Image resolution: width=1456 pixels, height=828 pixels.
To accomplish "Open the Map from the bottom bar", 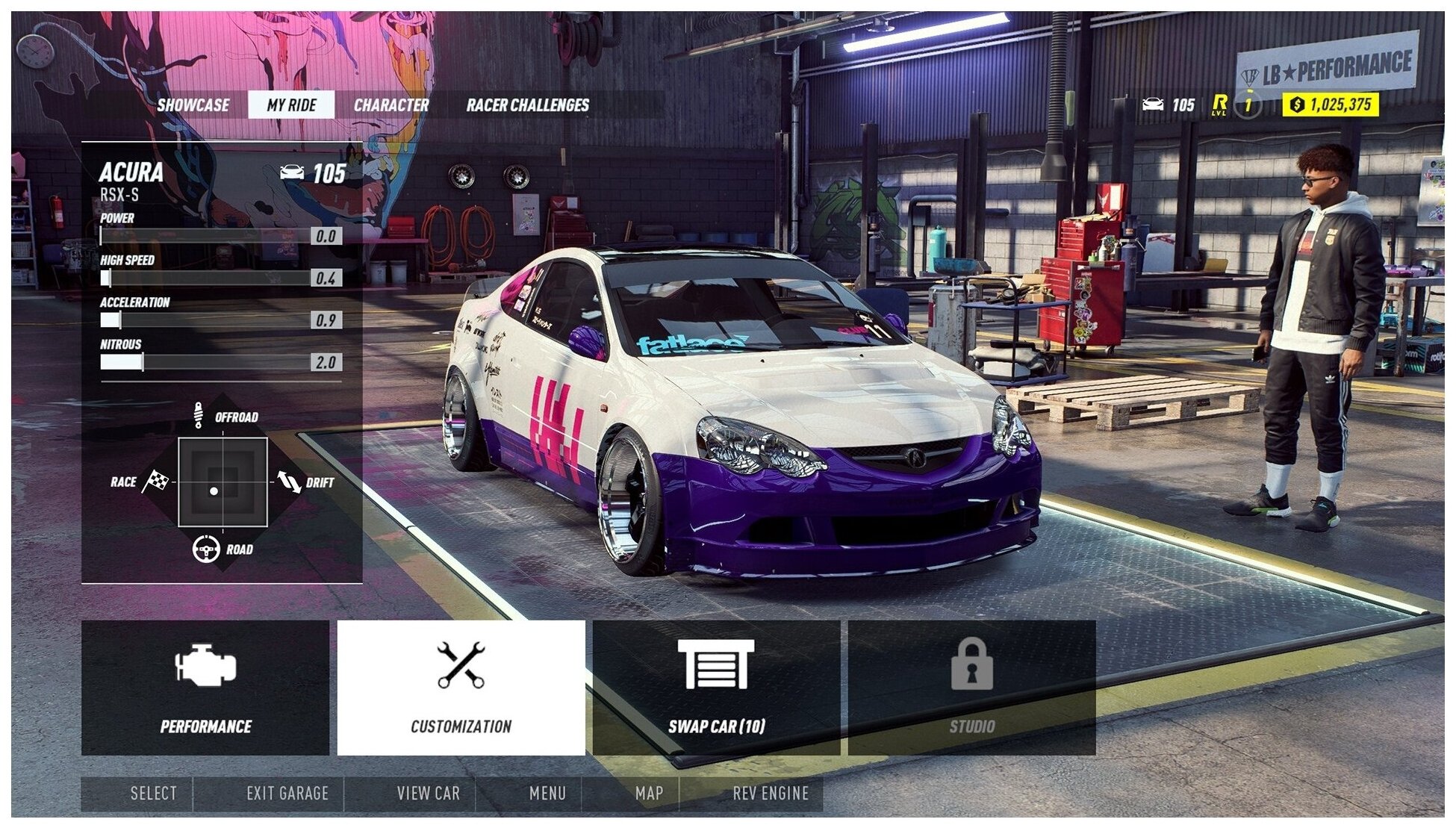I will click(648, 794).
